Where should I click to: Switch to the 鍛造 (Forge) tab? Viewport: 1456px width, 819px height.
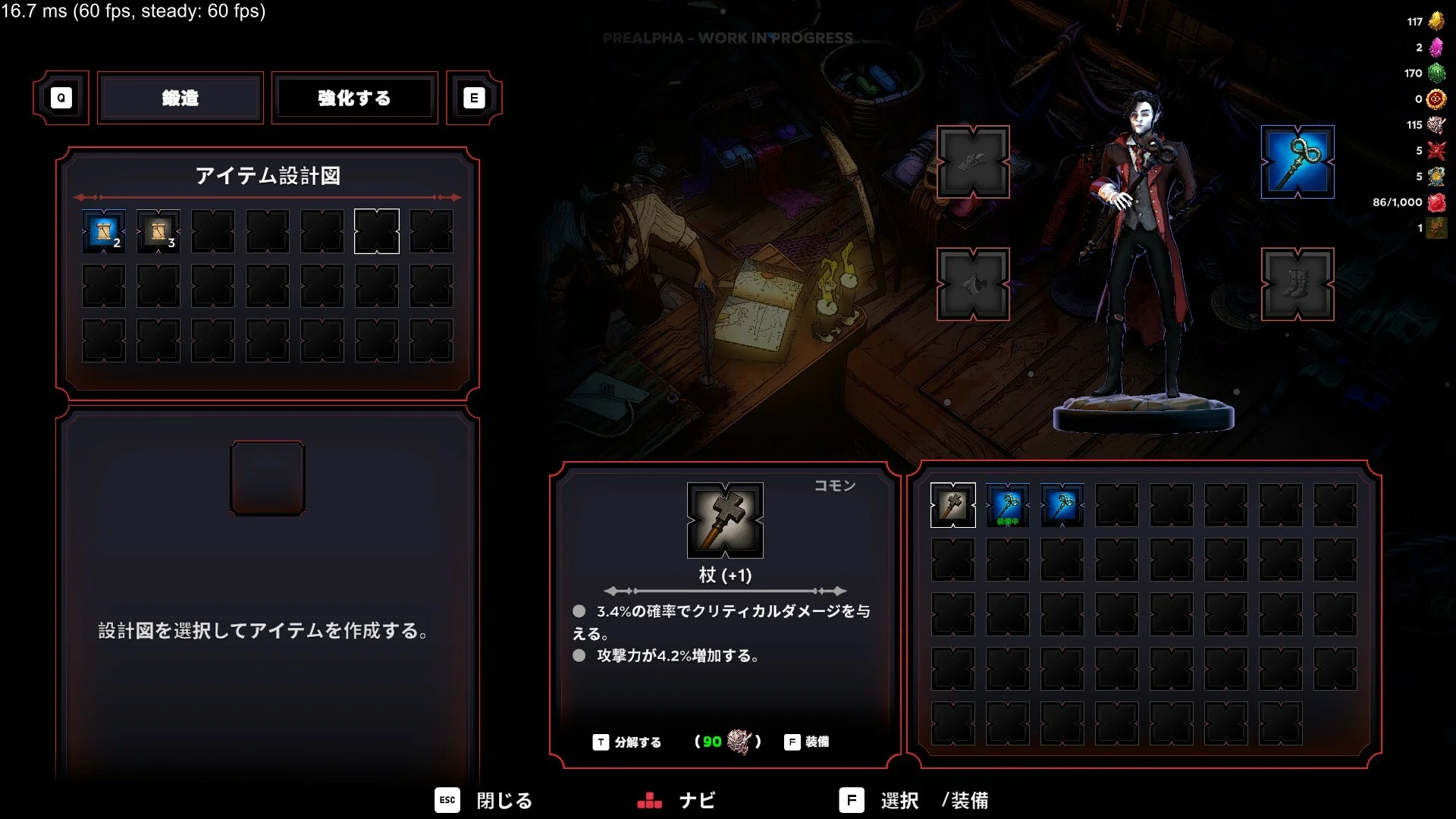pos(180,98)
